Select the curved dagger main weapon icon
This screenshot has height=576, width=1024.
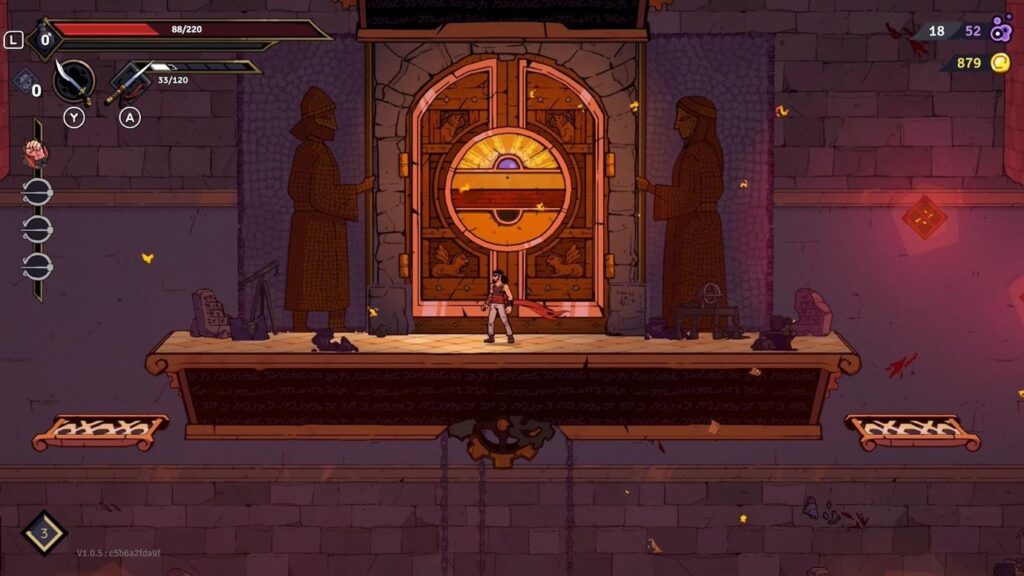click(x=72, y=80)
